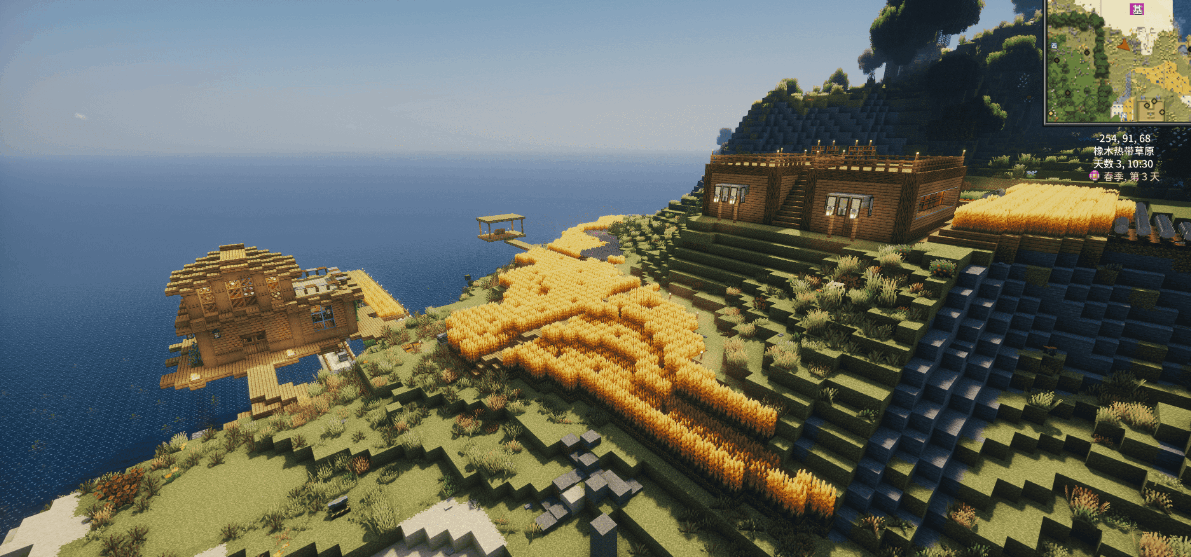Open the minimap in the corner
This screenshot has height=557, width=1191.
click(1118, 61)
